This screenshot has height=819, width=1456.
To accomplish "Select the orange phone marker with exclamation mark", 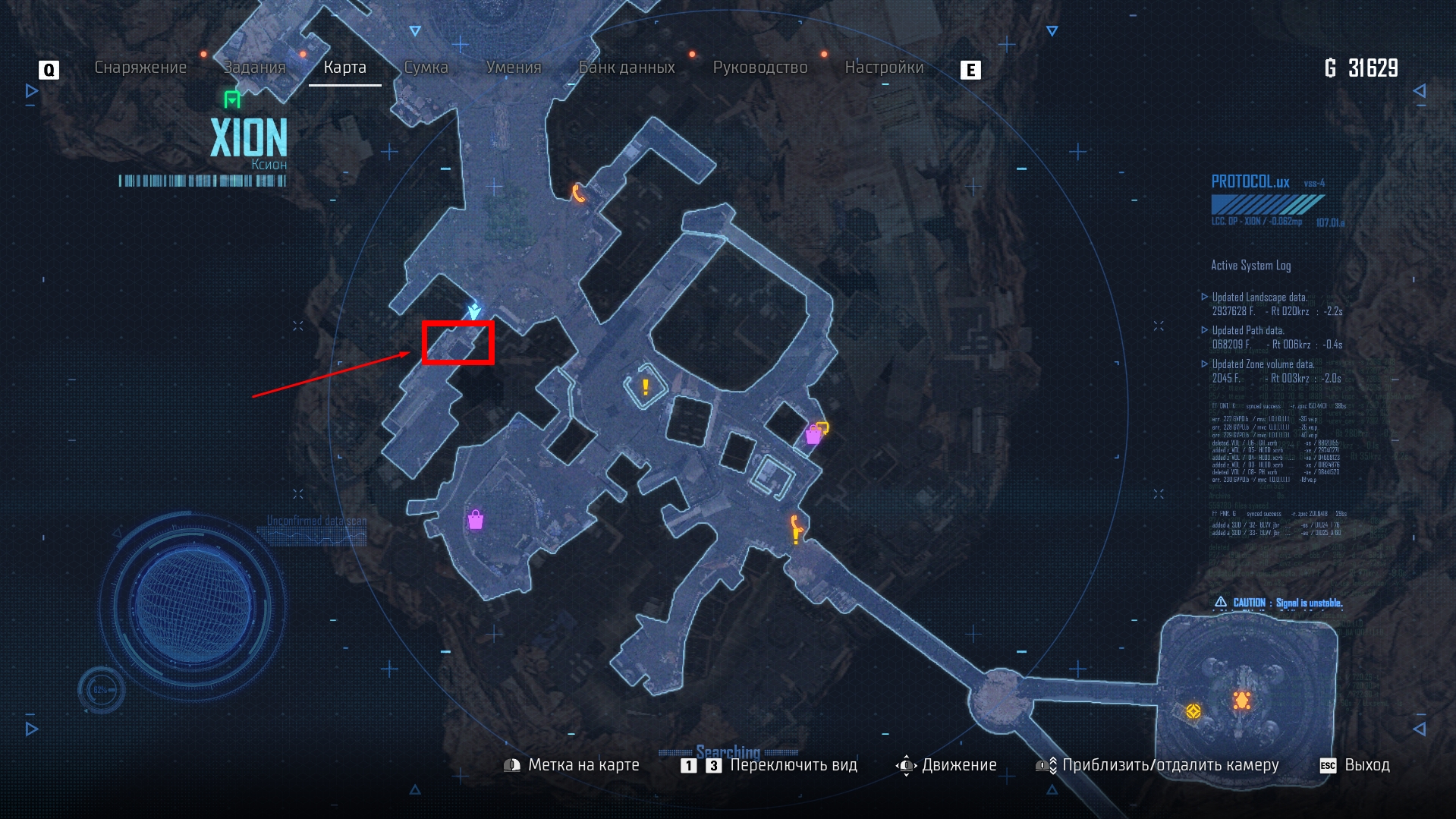I will tap(795, 528).
